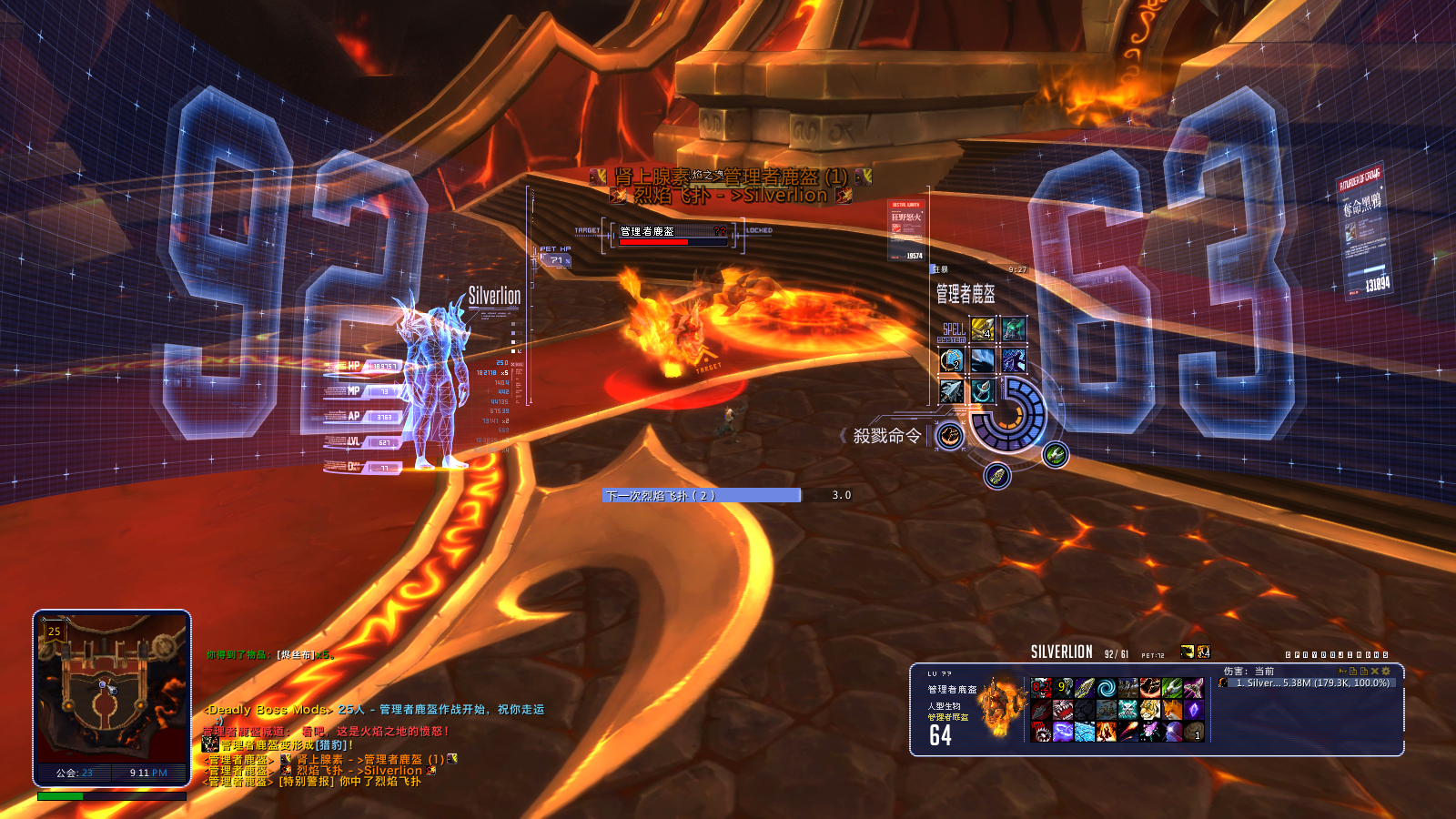Select Silverlion row in damage meter

click(x=1310, y=683)
